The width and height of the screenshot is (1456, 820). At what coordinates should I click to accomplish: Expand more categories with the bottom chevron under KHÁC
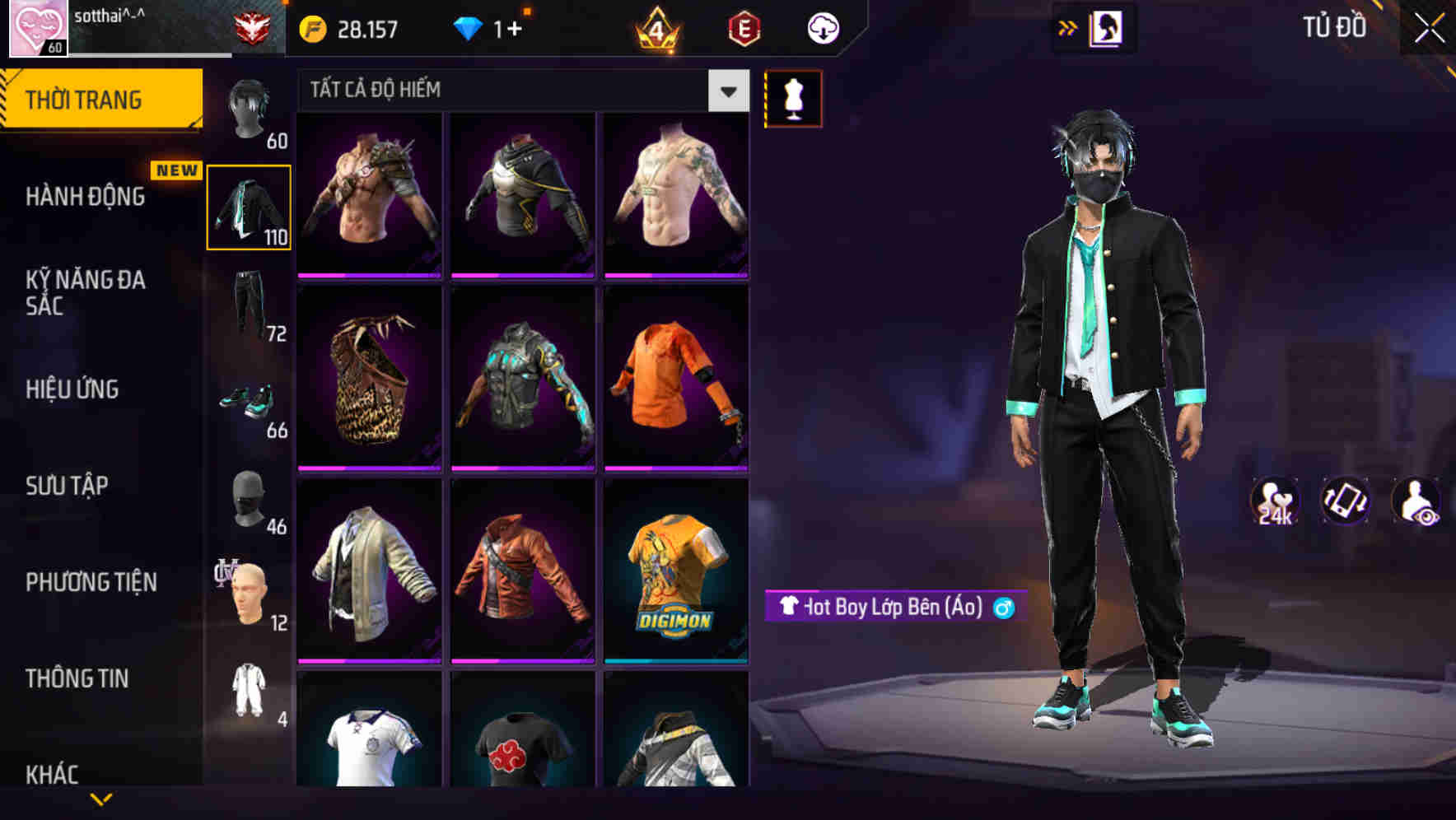pyautogui.click(x=101, y=800)
